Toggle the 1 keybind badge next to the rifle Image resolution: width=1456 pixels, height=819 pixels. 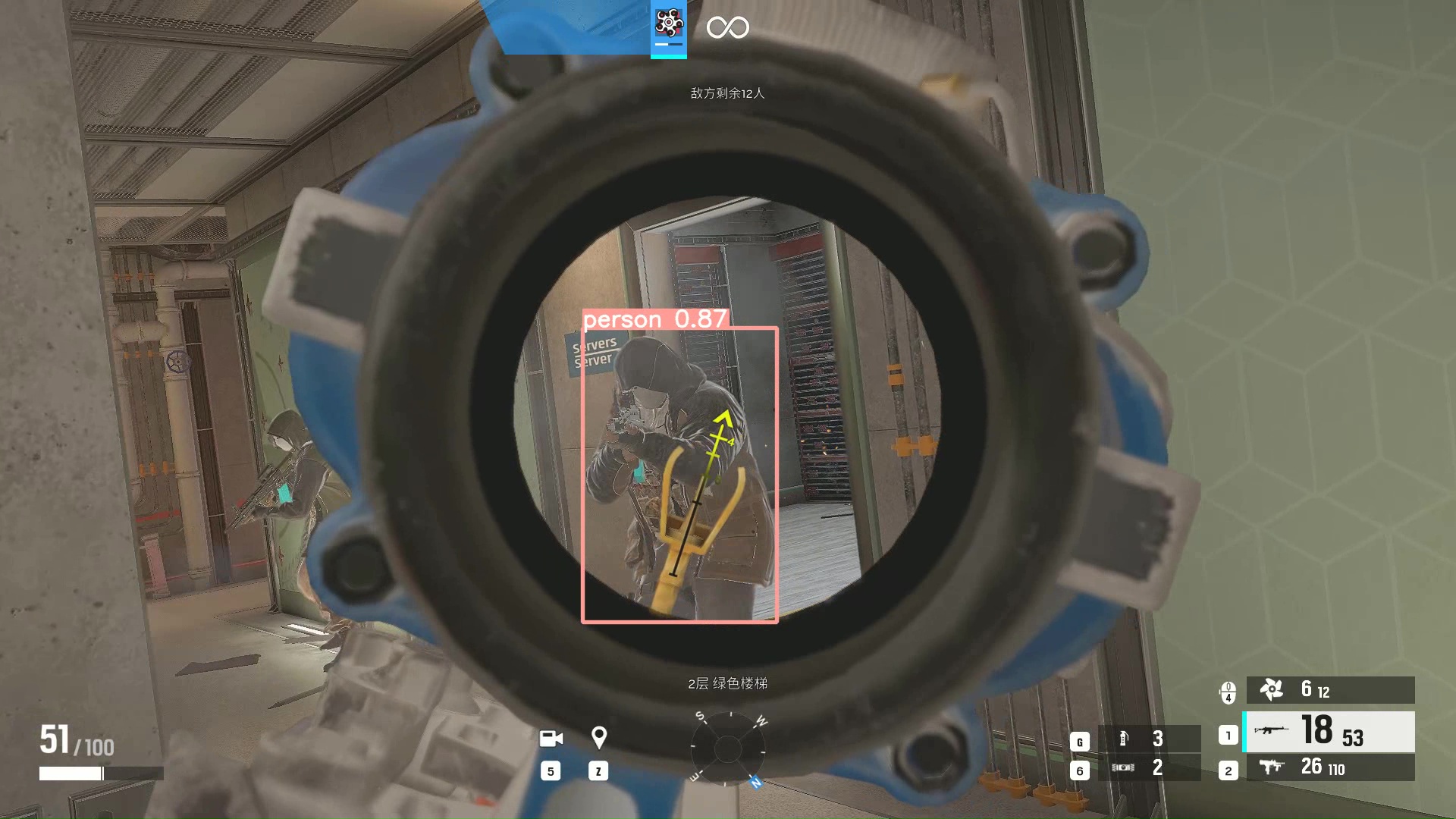coord(1229,733)
